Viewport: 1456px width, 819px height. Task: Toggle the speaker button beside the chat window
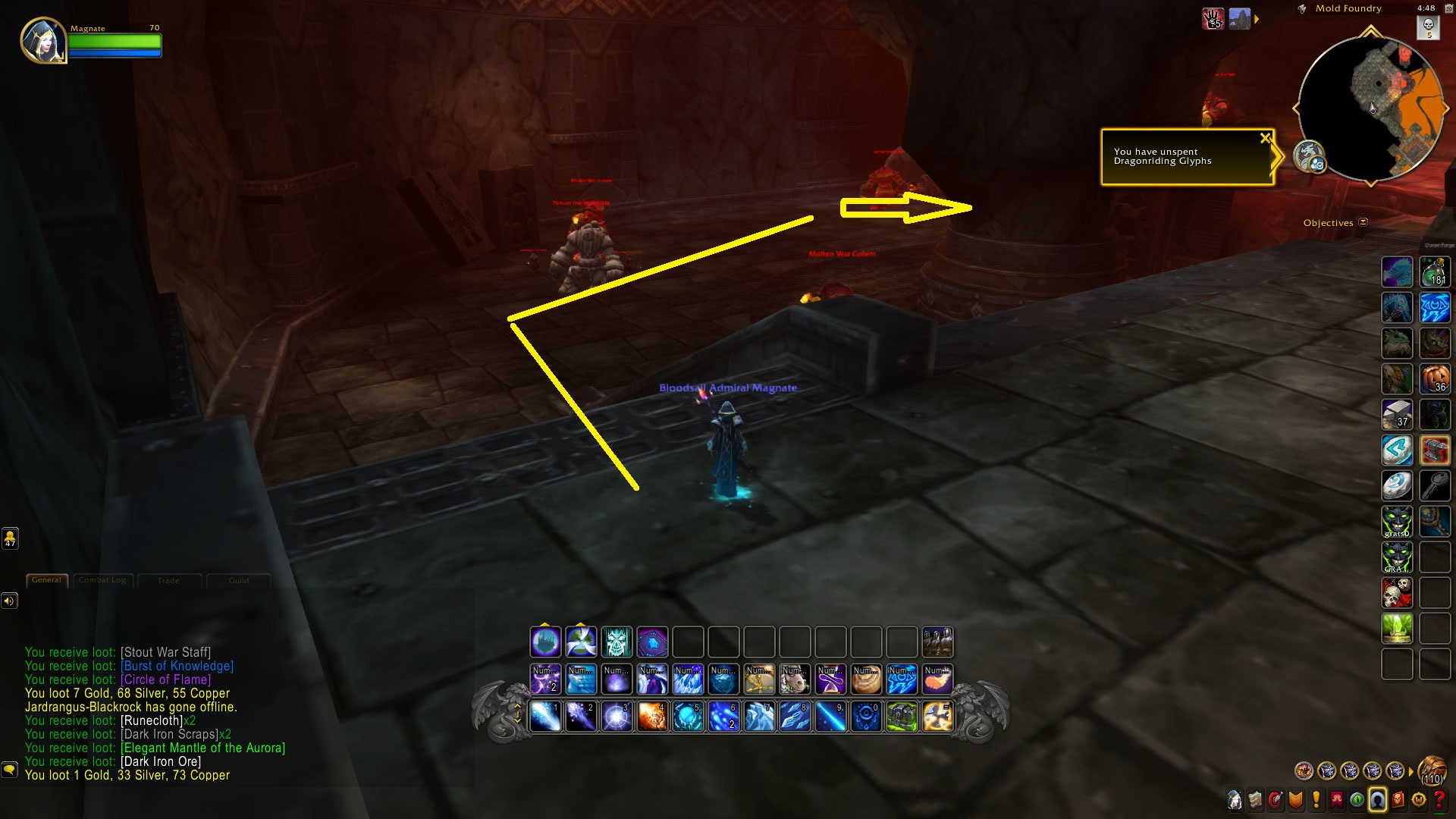pyautogui.click(x=9, y=601)
